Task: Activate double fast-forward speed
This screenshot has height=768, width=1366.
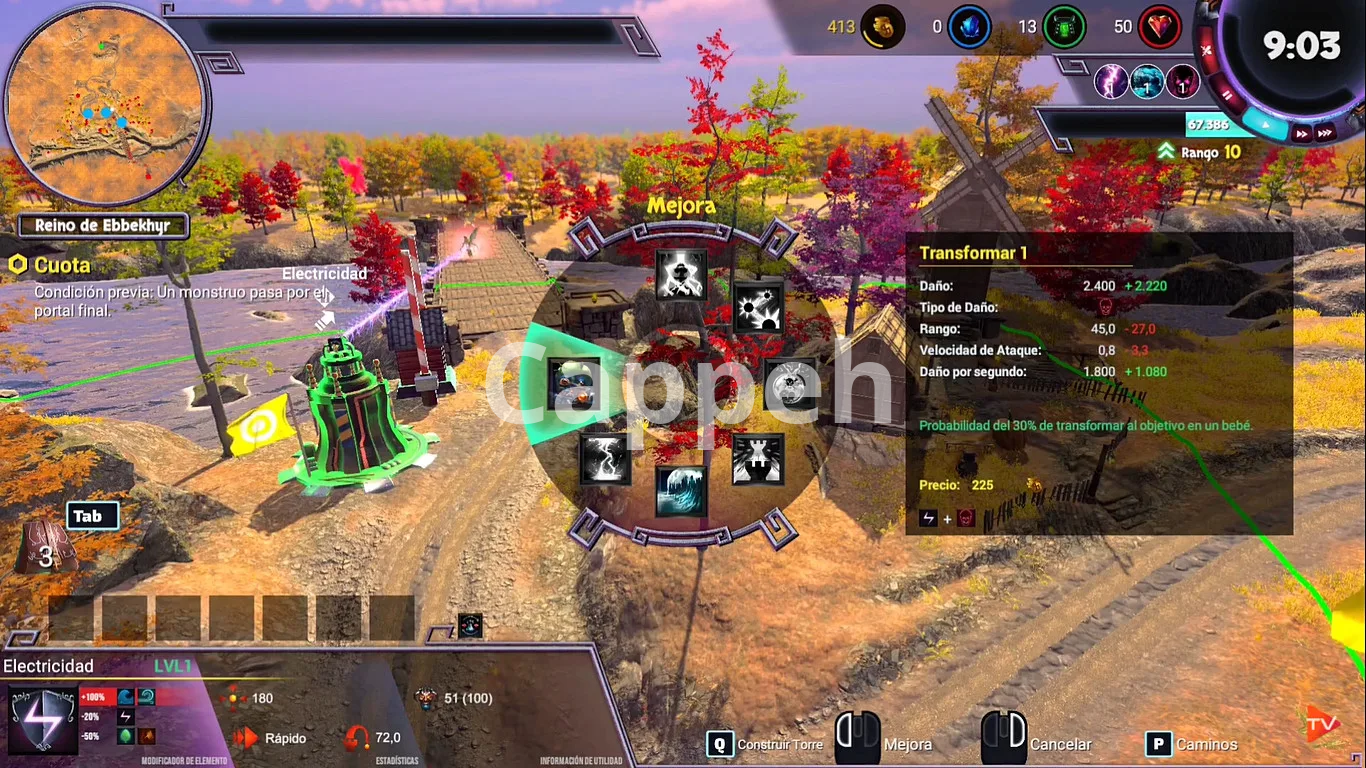Action: pyautogui.click(x=1302, y=133)
